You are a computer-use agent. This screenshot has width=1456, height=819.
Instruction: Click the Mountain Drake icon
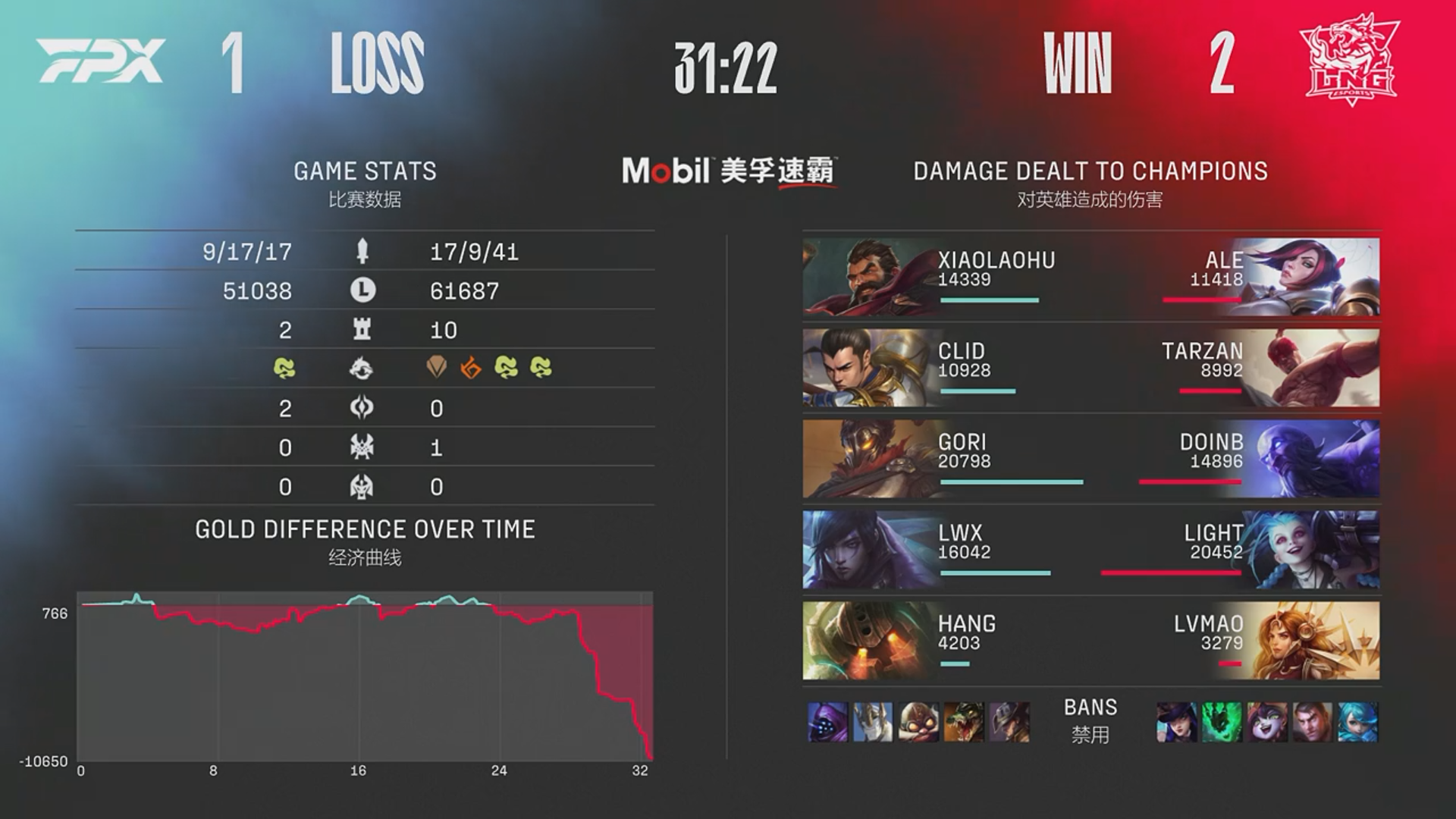(x=438, y=366)
